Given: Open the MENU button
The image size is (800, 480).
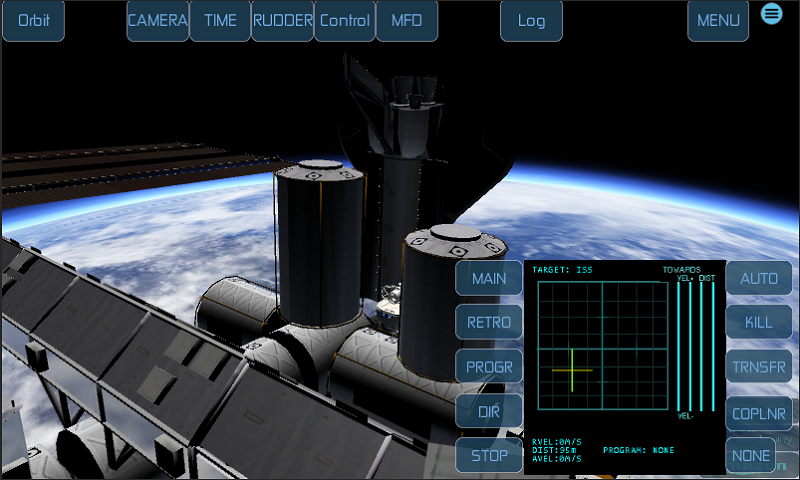Looking at the screenshot, I should (x=718, y=20).
